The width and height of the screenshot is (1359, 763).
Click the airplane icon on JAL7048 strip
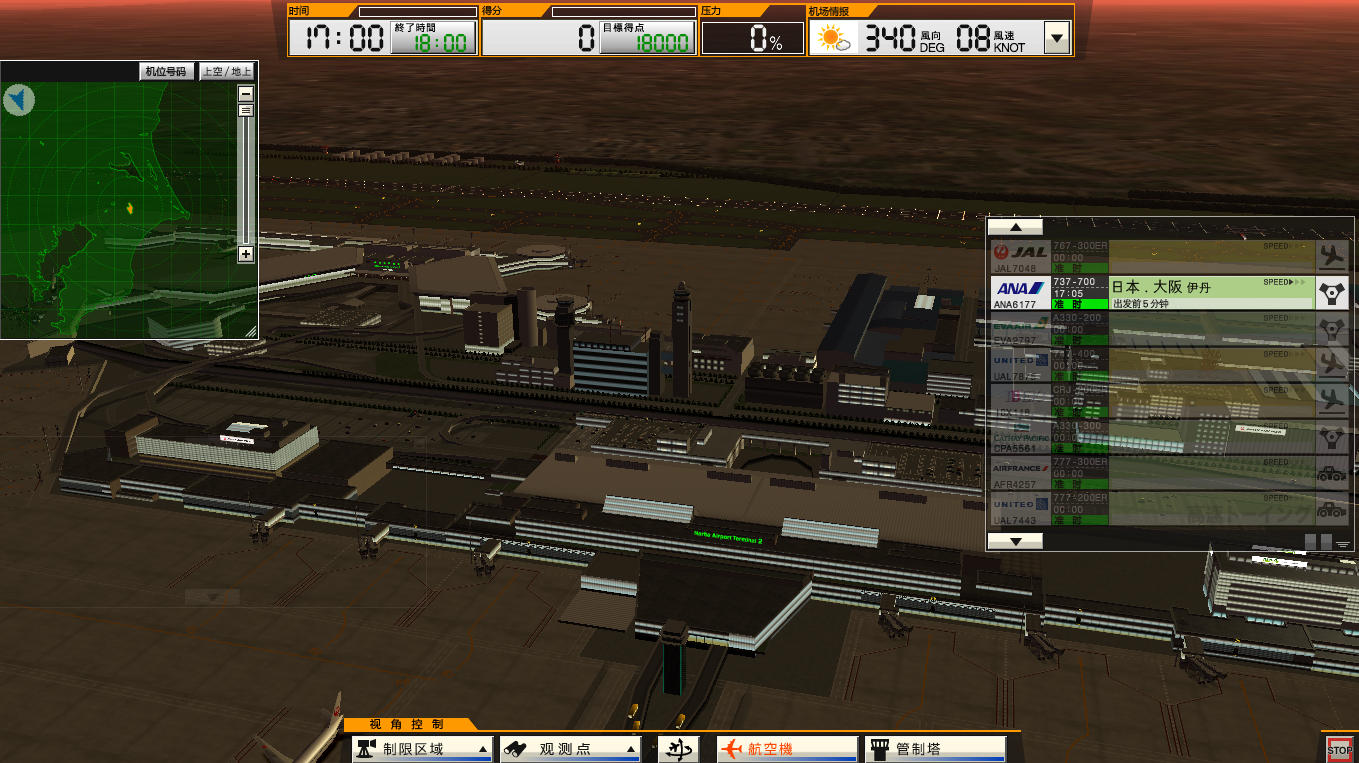coord(1331,256)
